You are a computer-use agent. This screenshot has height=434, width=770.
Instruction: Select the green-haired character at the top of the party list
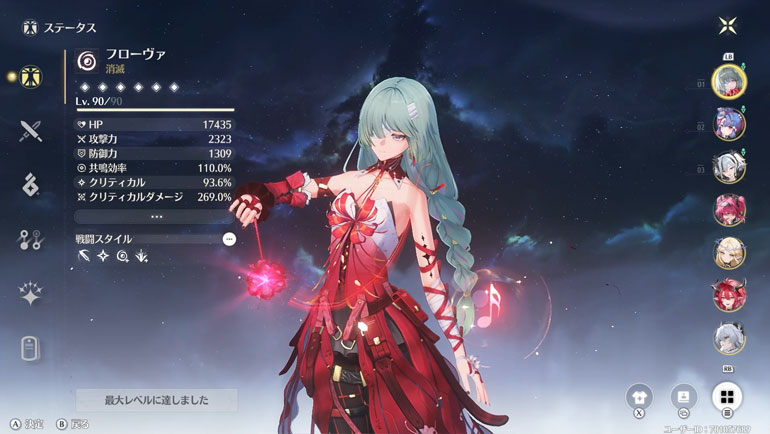pos(728,82)
